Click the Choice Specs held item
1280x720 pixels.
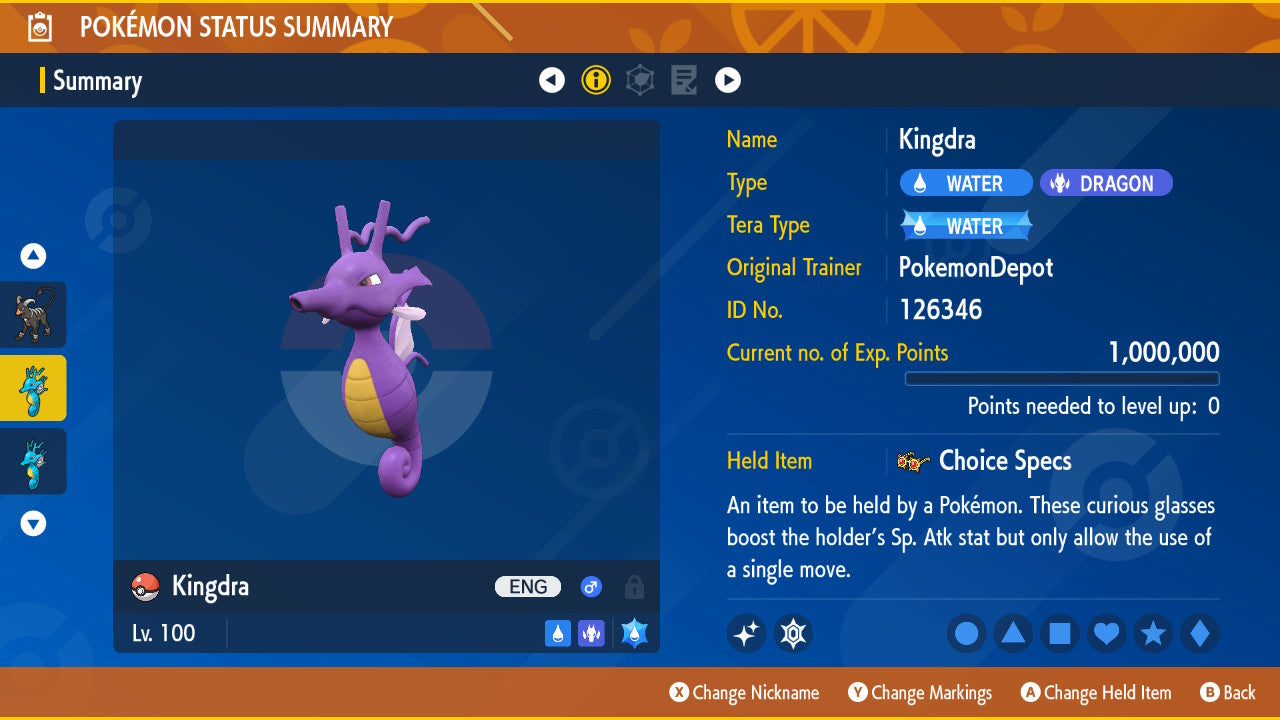click(1003, 461)
